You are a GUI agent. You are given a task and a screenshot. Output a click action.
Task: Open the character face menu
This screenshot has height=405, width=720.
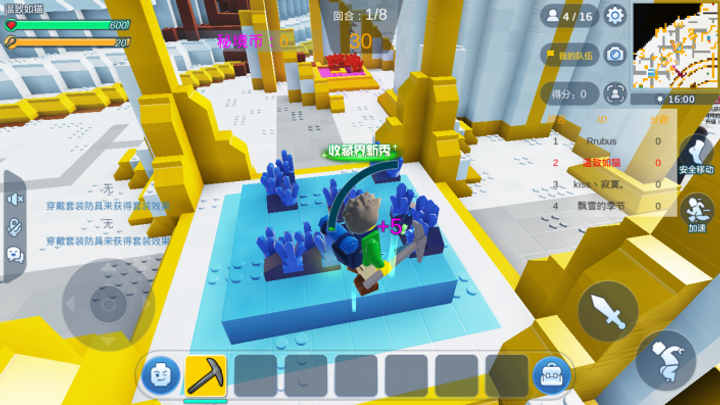tap(159, 375)
